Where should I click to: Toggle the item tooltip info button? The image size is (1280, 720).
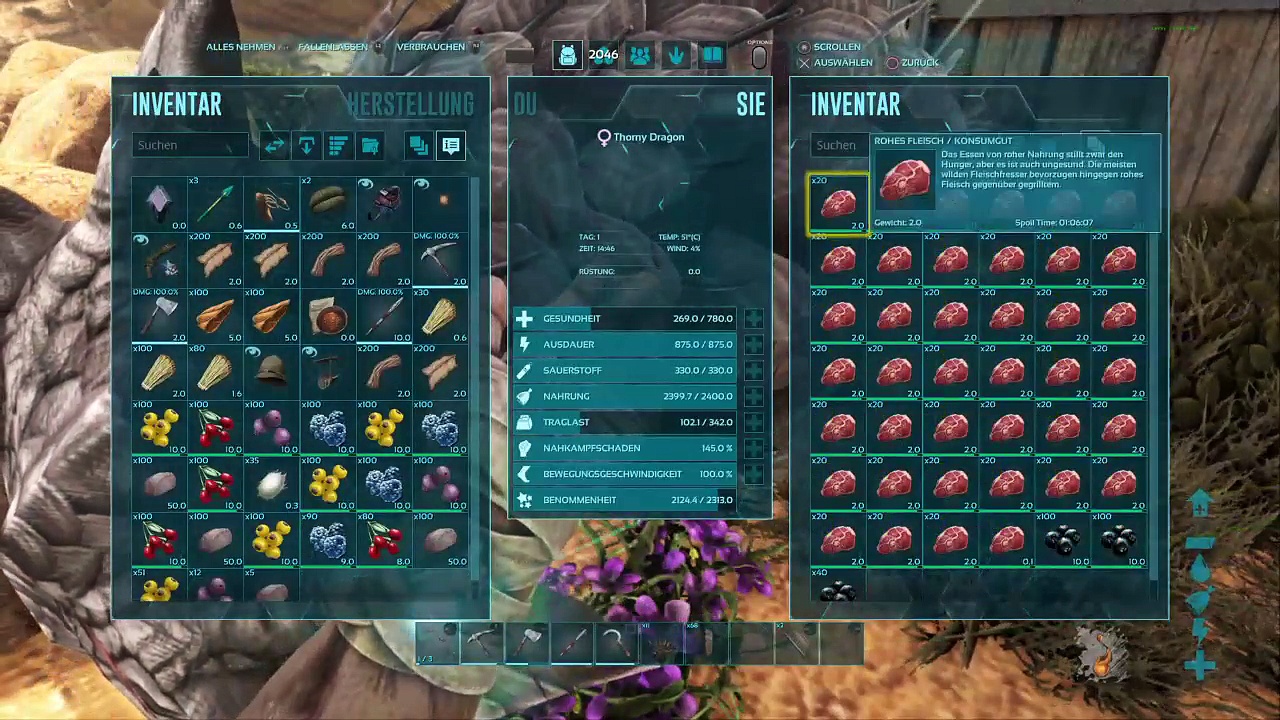click(x=451, y=146)
